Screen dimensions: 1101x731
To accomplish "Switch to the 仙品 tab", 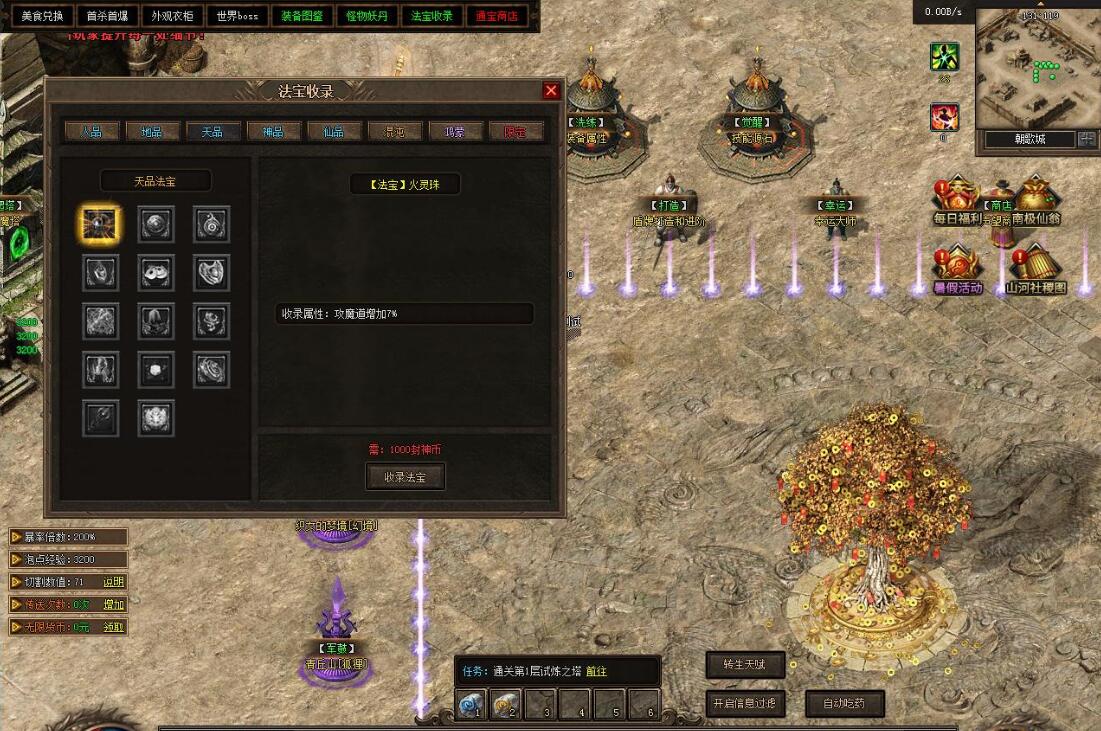I will pyautogui.click(x=334, y=131).
